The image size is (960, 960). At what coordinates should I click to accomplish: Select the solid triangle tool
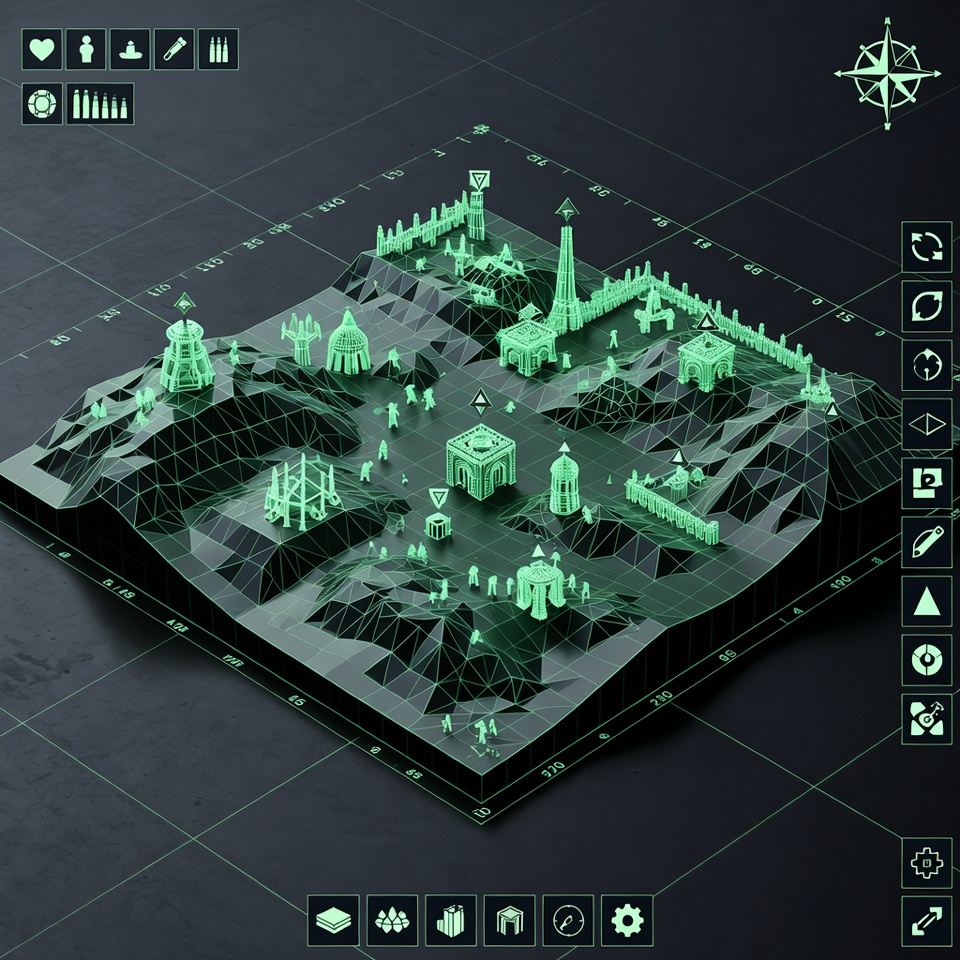coord(926,601)
